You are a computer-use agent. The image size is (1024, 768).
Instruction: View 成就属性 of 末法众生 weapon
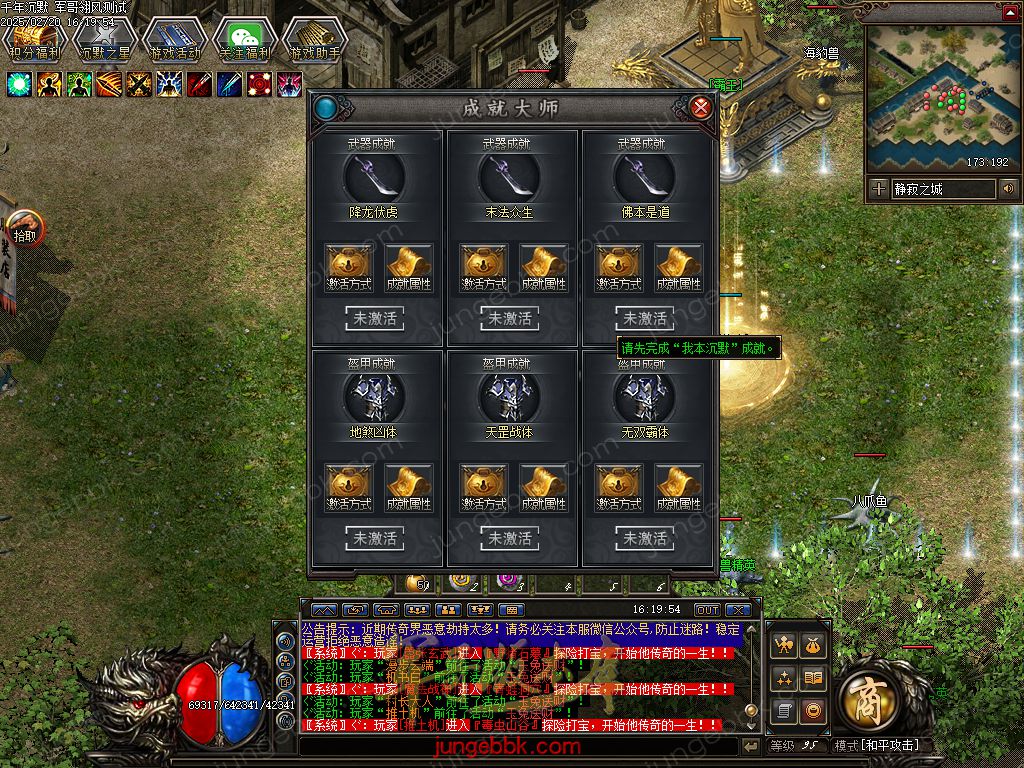544,268
